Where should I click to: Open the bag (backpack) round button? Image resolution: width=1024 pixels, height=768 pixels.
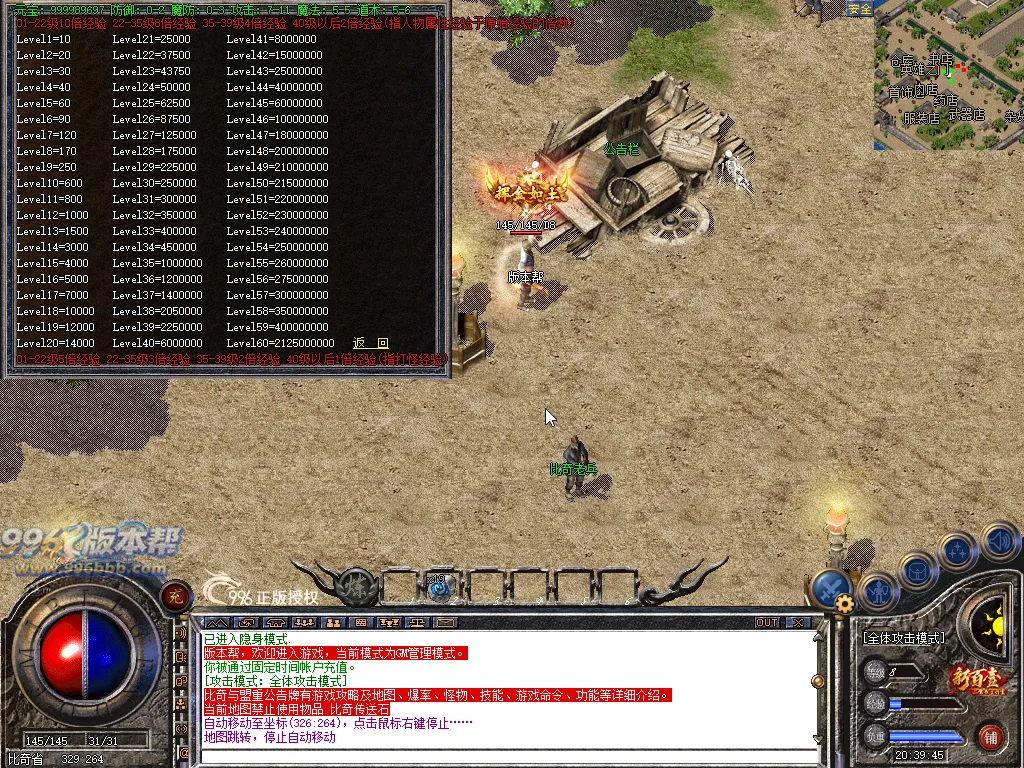918,571
